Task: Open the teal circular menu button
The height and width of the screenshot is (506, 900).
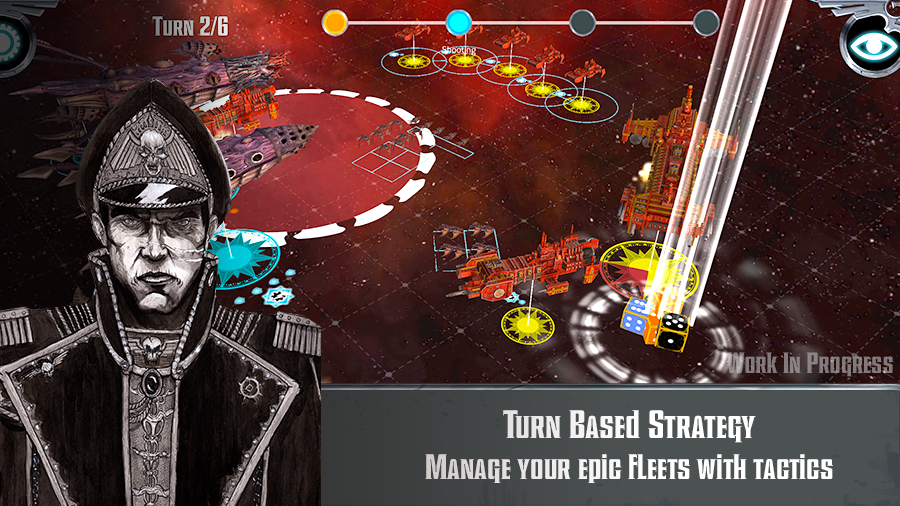Action: pyautogui.click(x=12, y=42)
